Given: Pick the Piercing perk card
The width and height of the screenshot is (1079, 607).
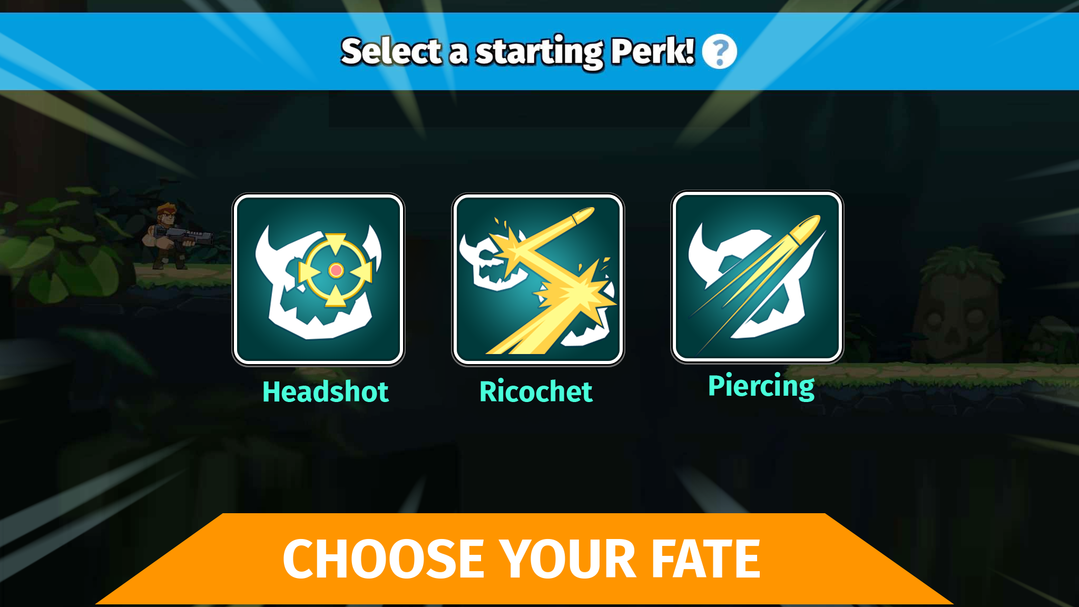Looking at the screenshot, I should click(757, 277).
